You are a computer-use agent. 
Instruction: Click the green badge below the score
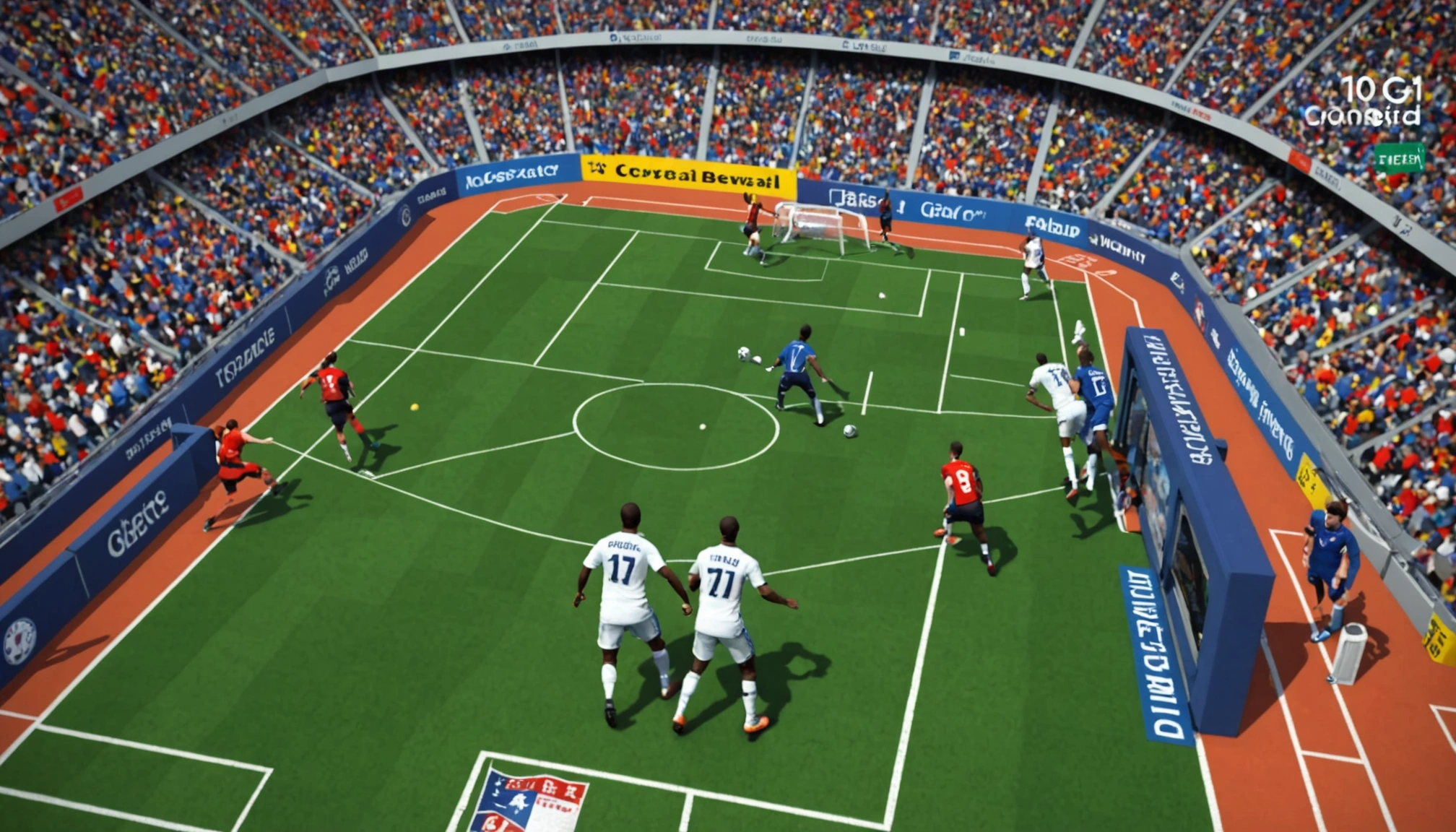click(x=1399, y=159)
